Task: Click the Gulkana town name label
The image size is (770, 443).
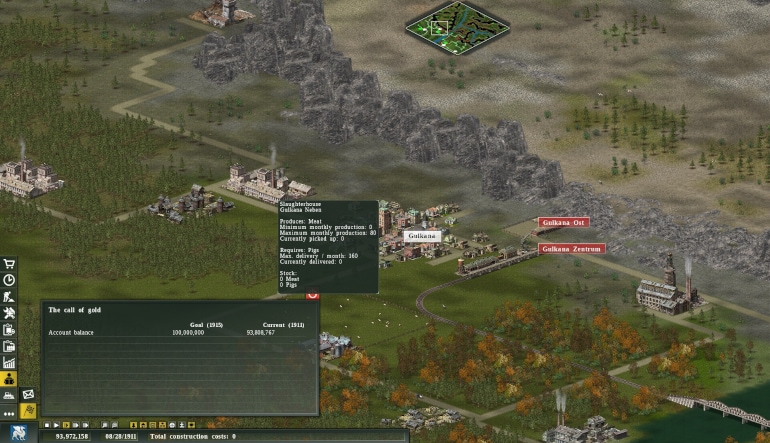Action: pos(422,236)
